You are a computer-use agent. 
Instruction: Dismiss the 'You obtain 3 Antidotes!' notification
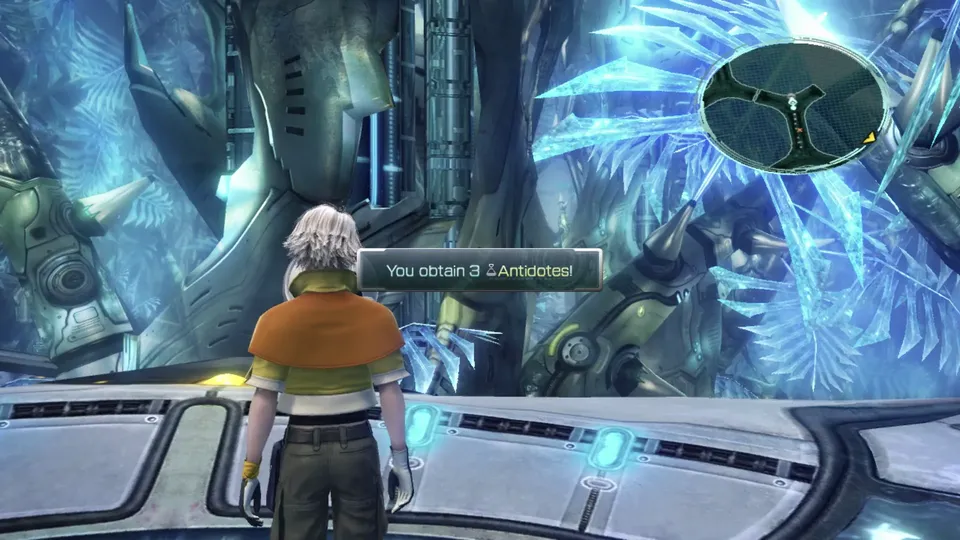(479, 270)
